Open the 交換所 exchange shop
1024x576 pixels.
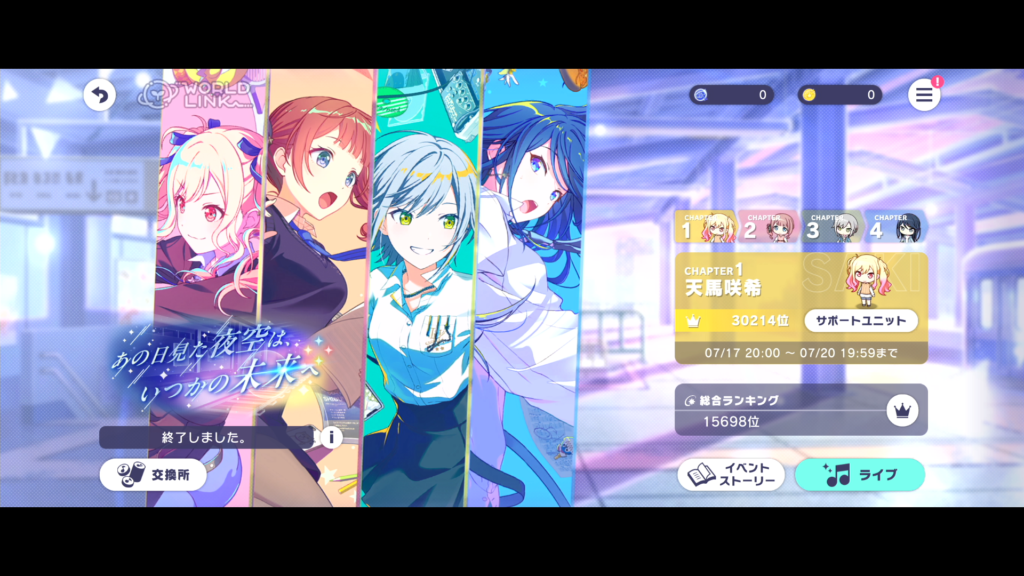(x=153, y=475)
